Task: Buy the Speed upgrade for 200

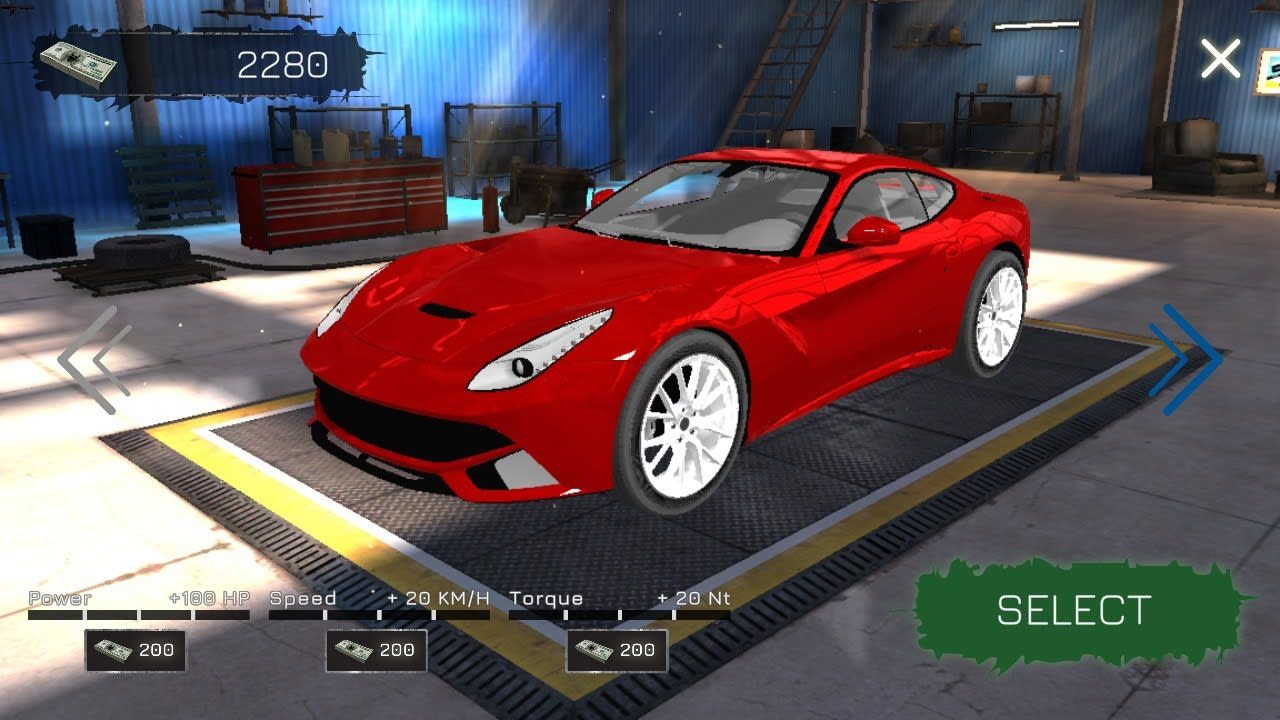Action: (375, 649)
